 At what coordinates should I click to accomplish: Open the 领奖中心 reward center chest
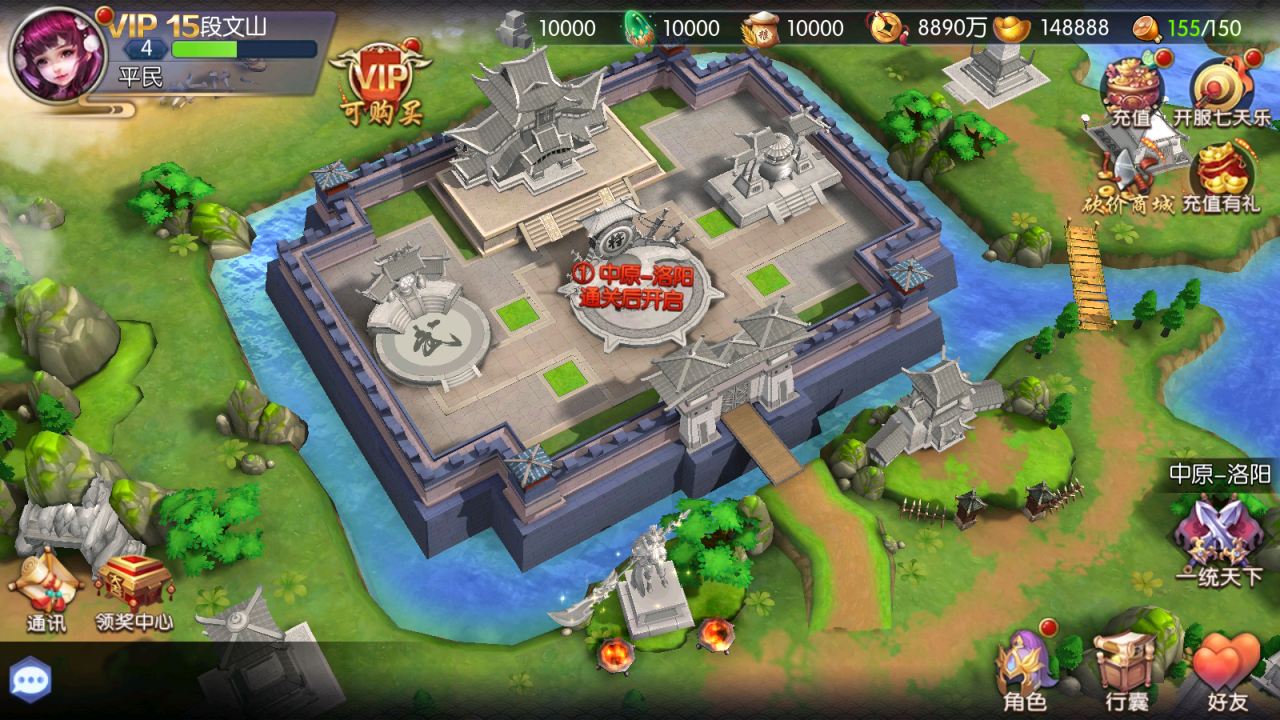[134, 592]
